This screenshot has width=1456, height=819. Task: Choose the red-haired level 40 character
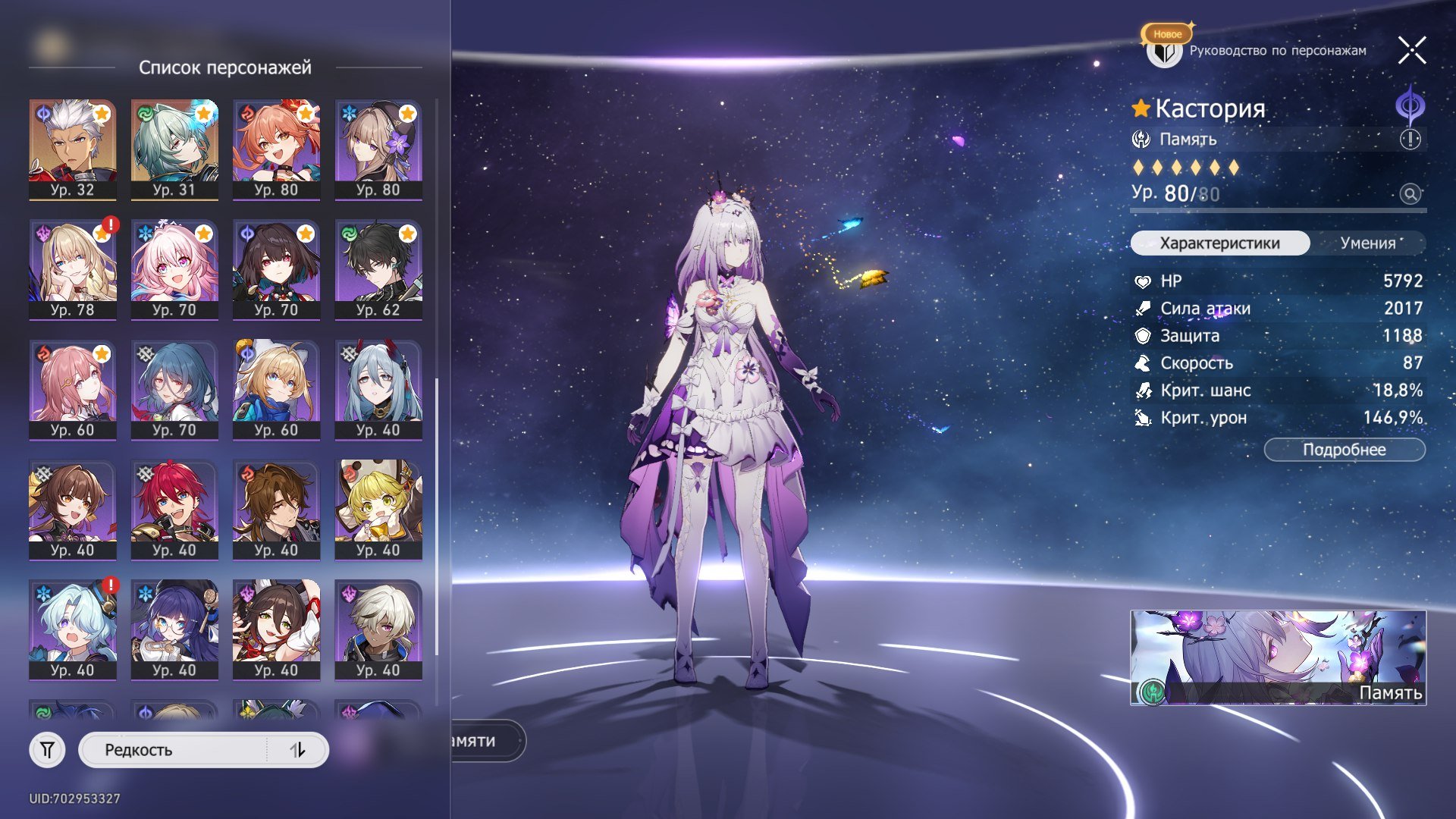pos(174,510)
